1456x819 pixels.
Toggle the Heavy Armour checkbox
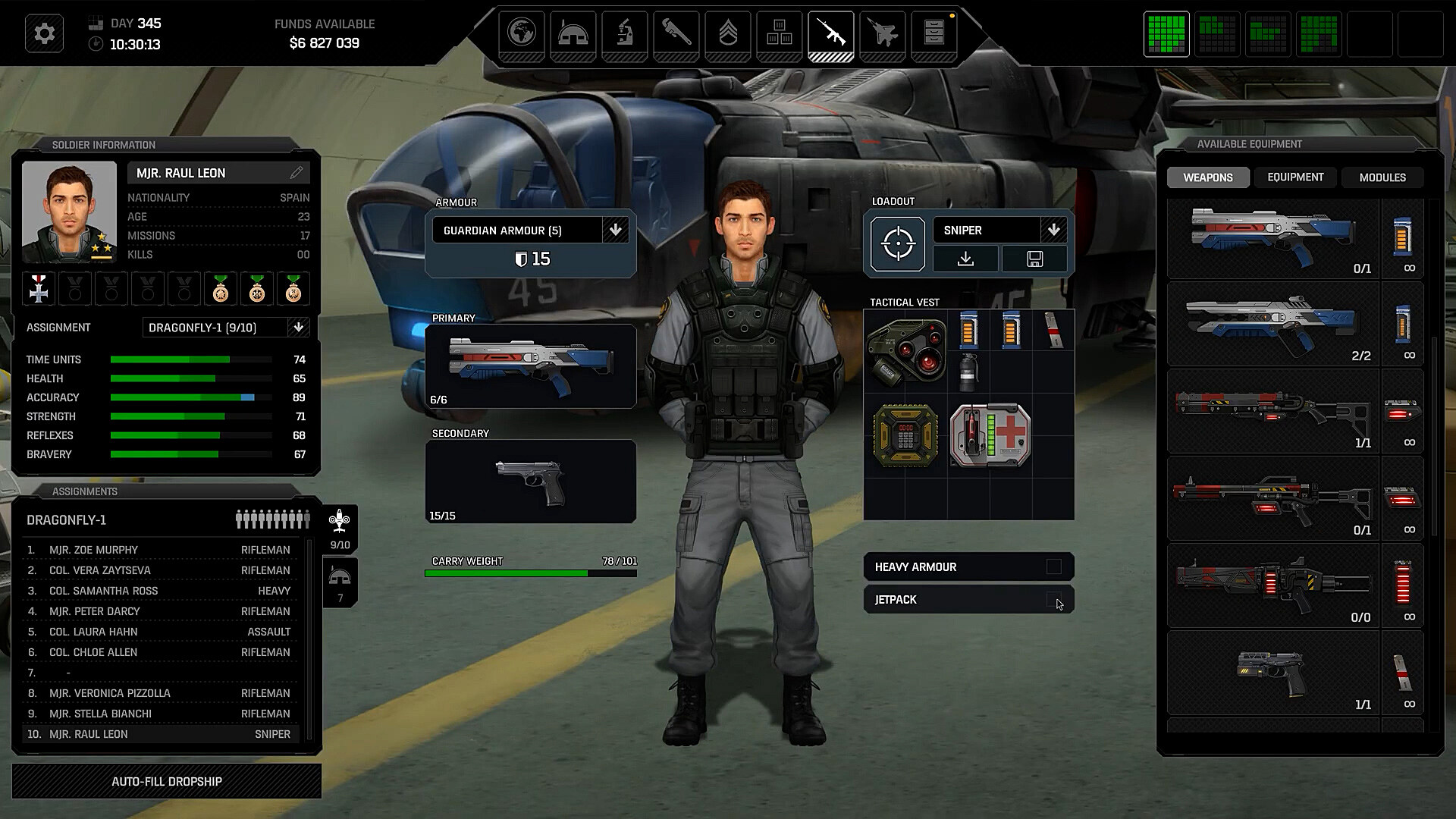[x=1053, y=566]
